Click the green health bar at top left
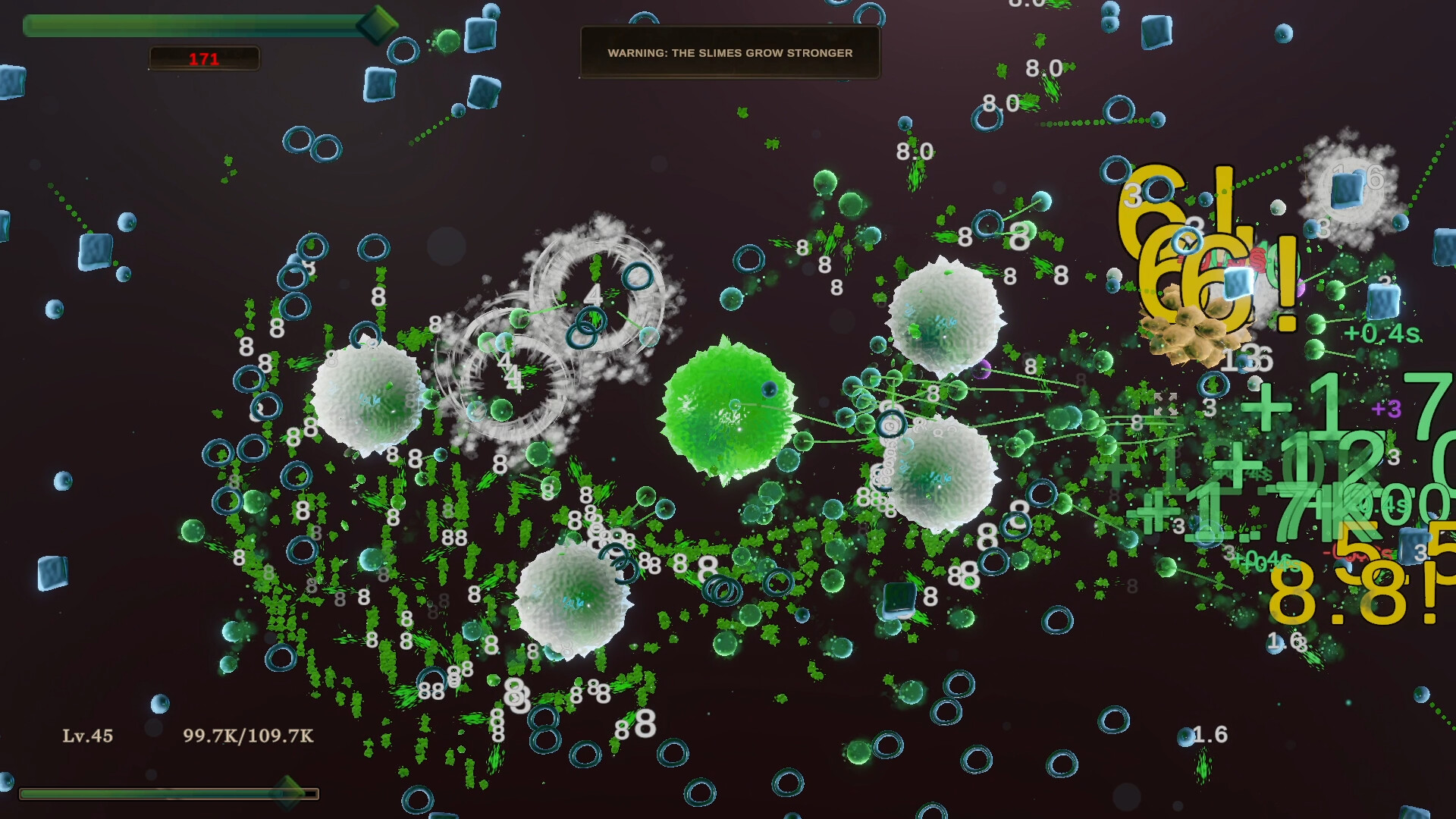Screen dimensions: 1456x819 click(190, 25)
